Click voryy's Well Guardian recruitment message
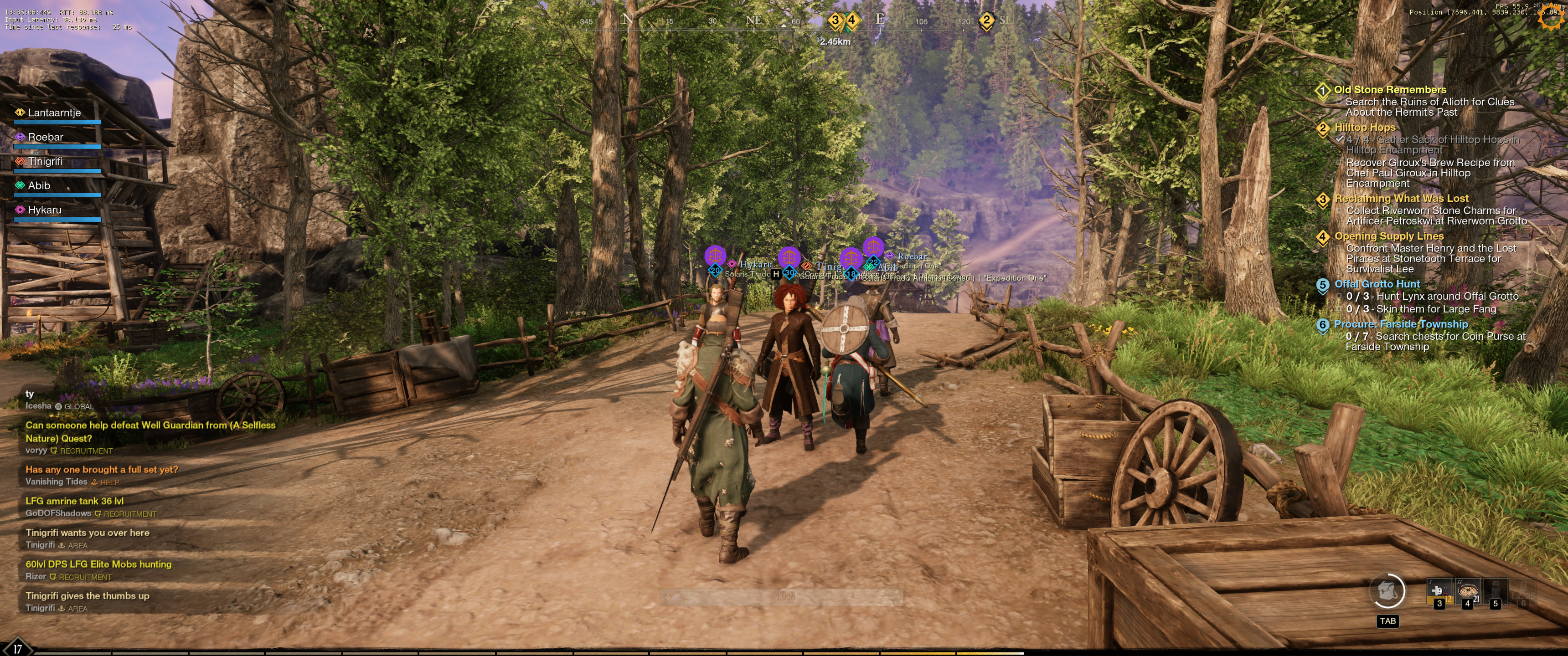1568x656 pixels. click(150, 431)
